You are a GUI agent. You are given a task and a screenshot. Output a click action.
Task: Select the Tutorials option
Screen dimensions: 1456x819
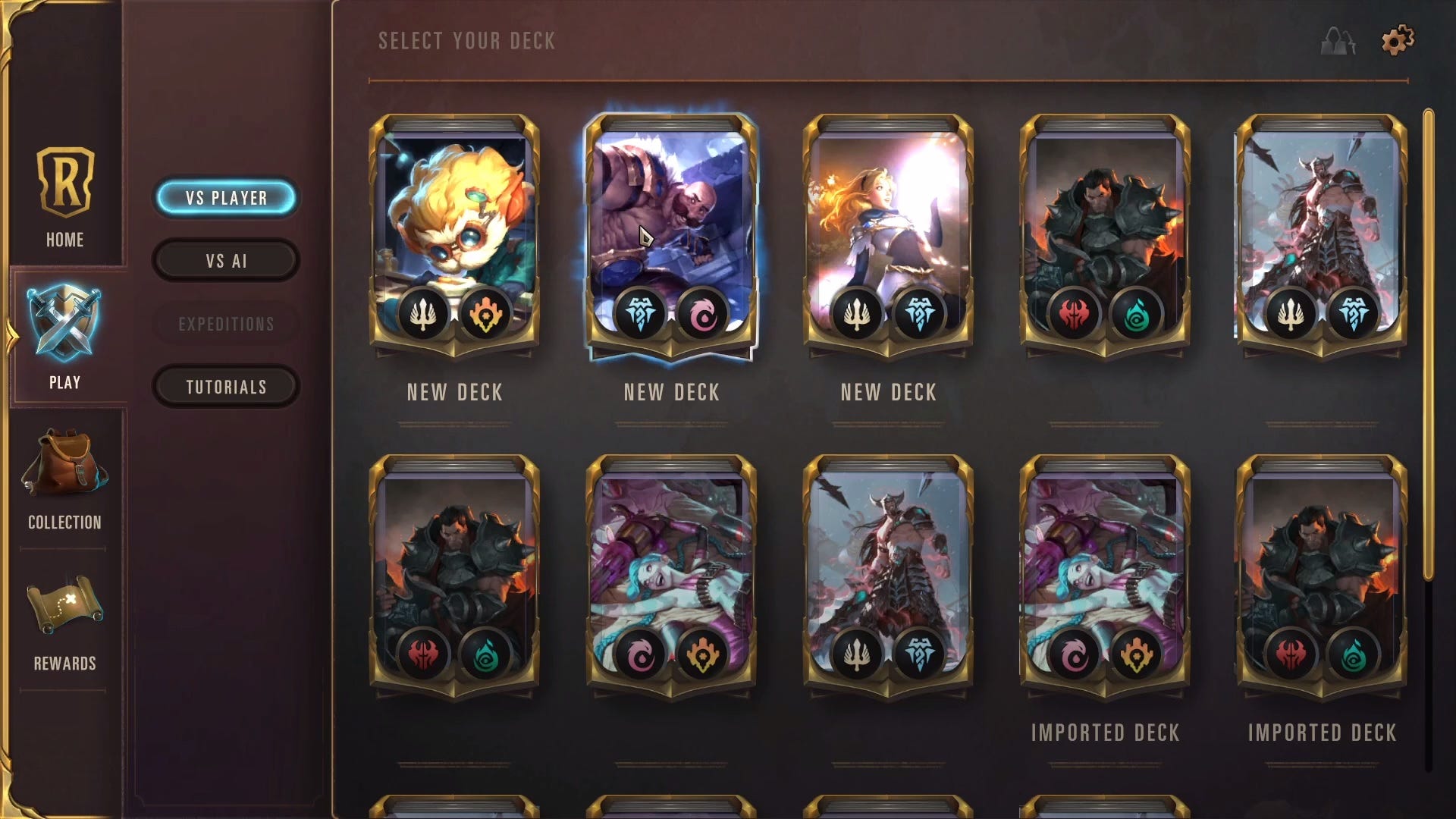[225, 386]
